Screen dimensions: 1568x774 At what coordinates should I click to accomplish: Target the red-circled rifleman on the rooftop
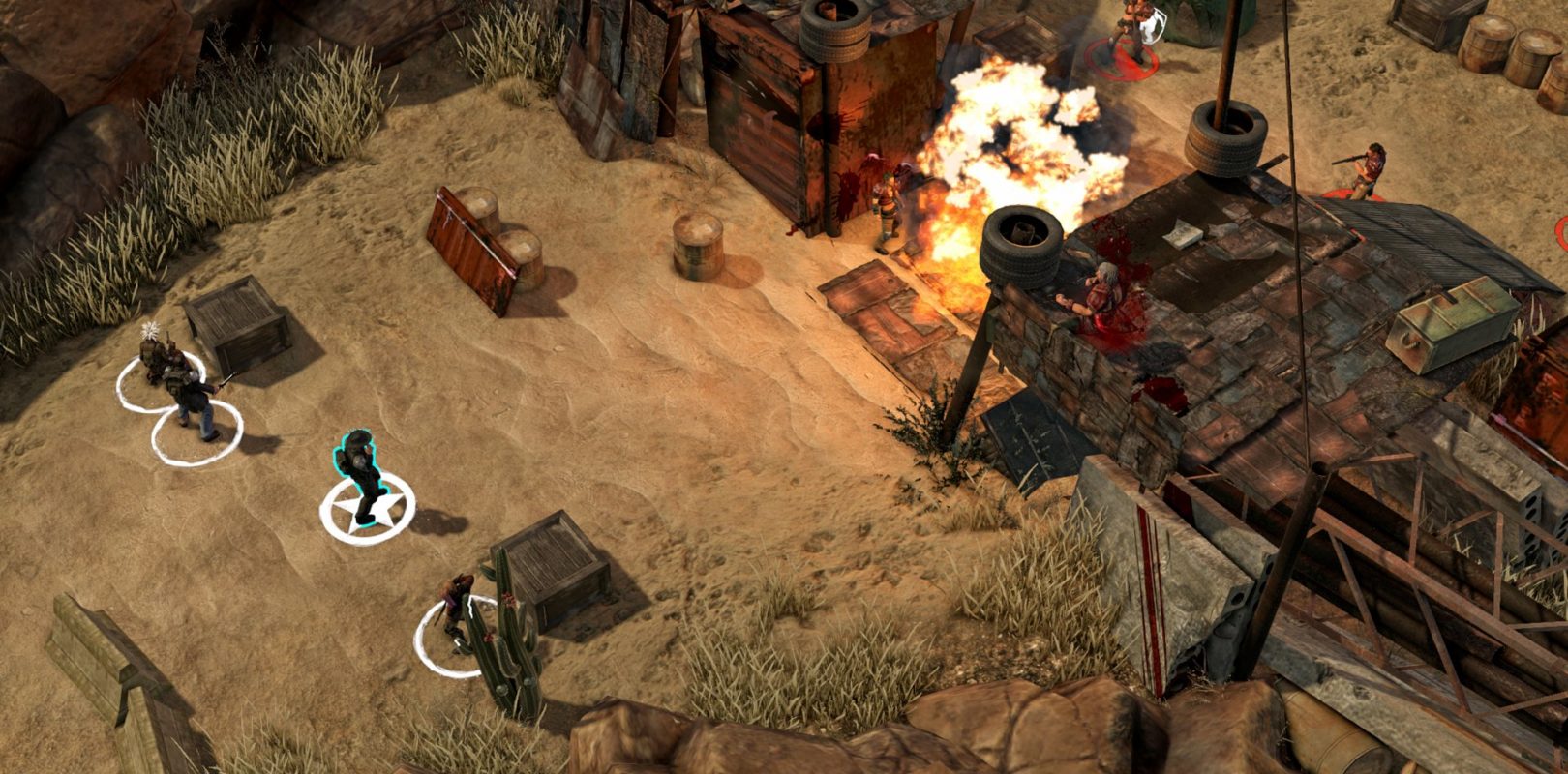coord(1366,171)
